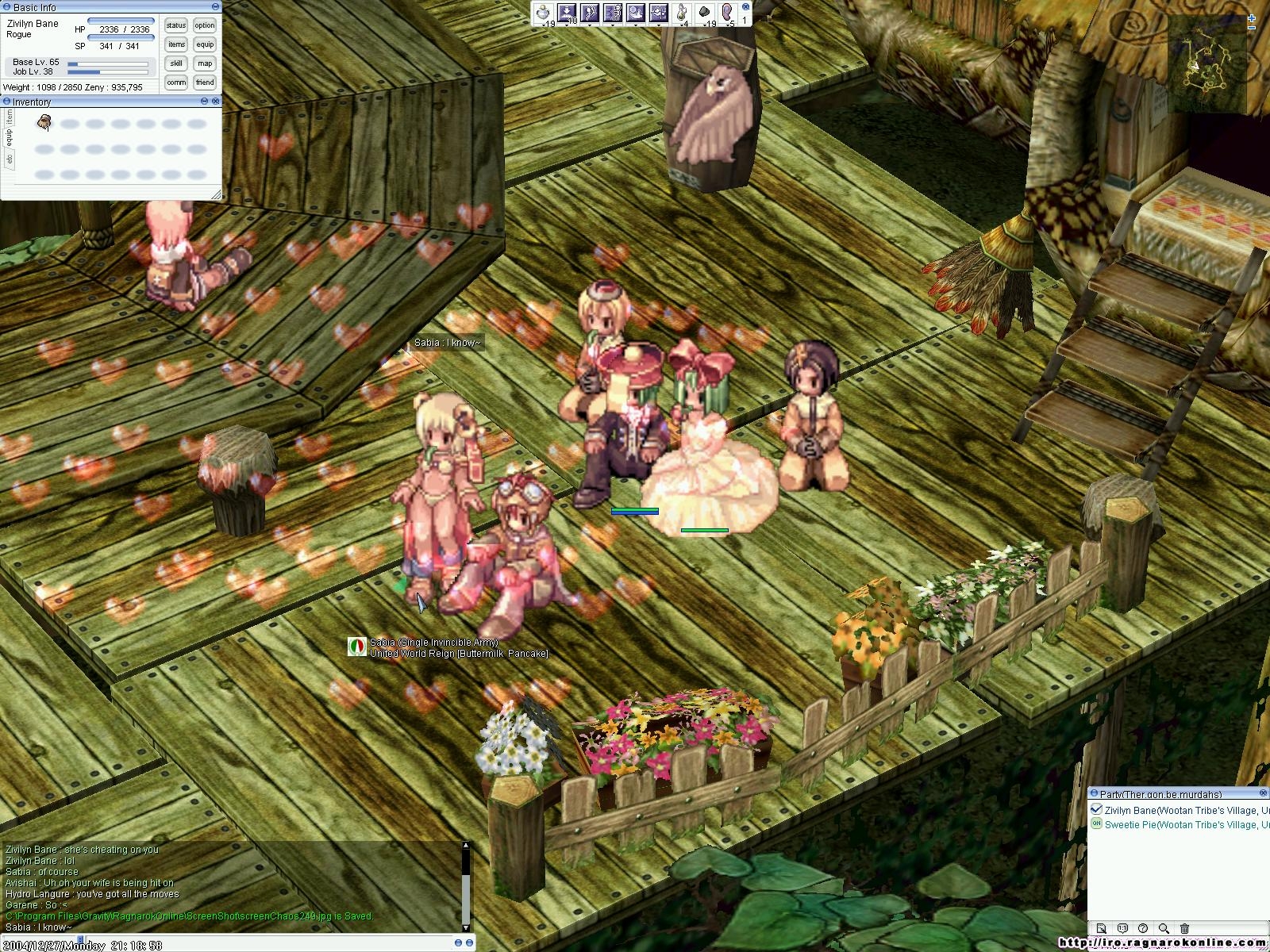Close the Inventory window

coord(216,102)
